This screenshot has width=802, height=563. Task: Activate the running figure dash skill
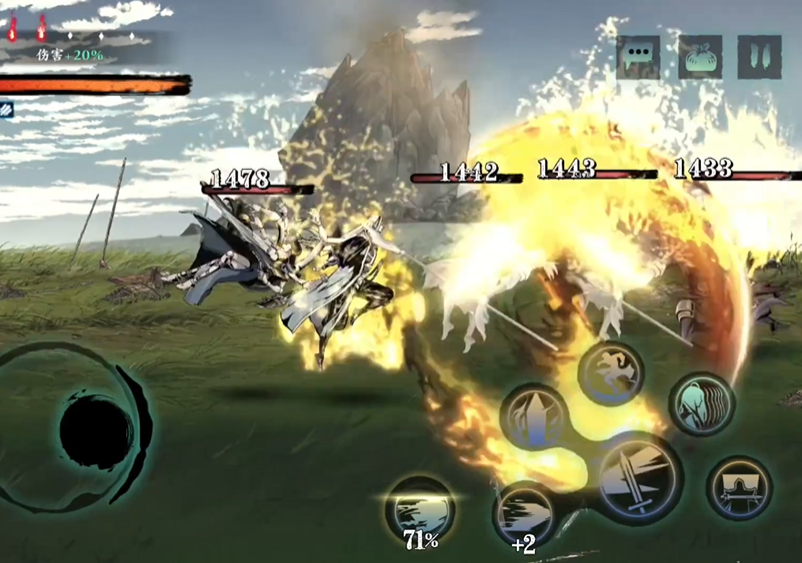610,373
